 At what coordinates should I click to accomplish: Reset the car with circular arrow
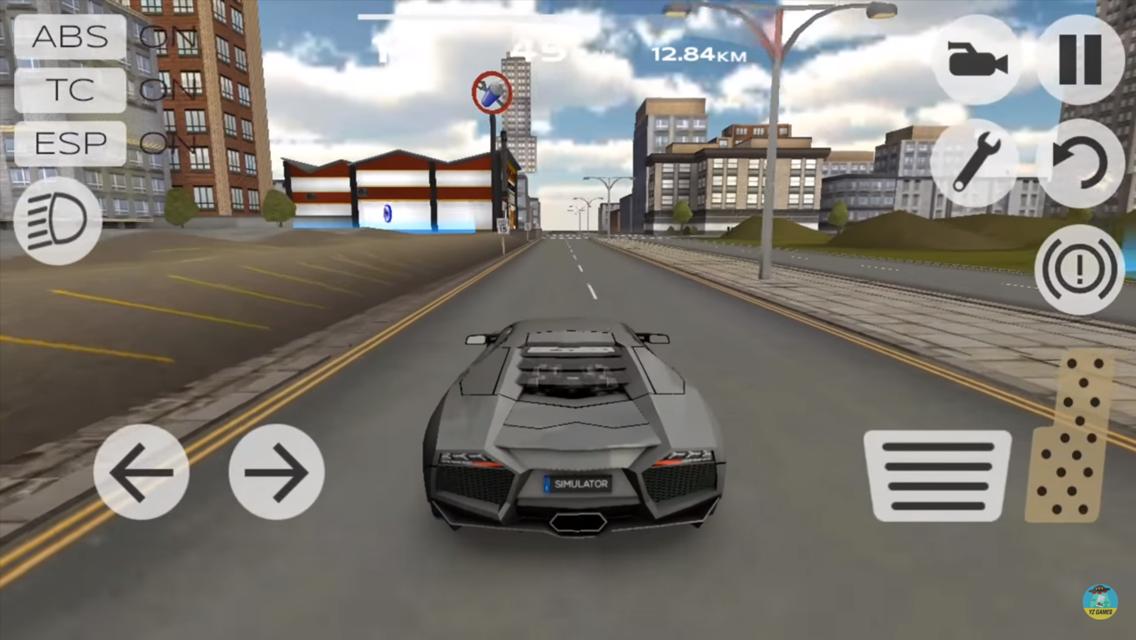point(1080,163)
